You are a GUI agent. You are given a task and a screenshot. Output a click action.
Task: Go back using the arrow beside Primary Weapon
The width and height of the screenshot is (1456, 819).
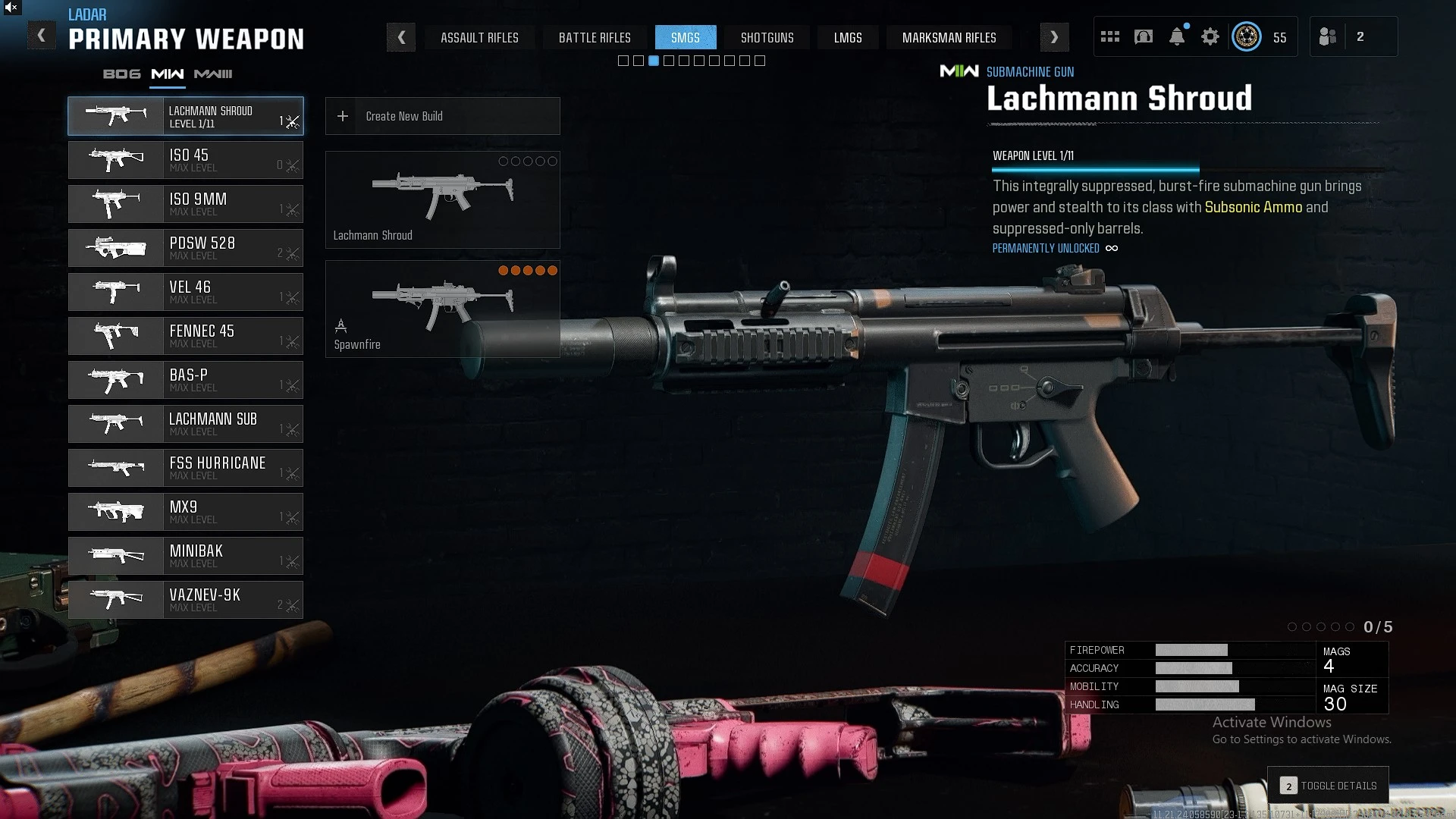pos(42,36)
